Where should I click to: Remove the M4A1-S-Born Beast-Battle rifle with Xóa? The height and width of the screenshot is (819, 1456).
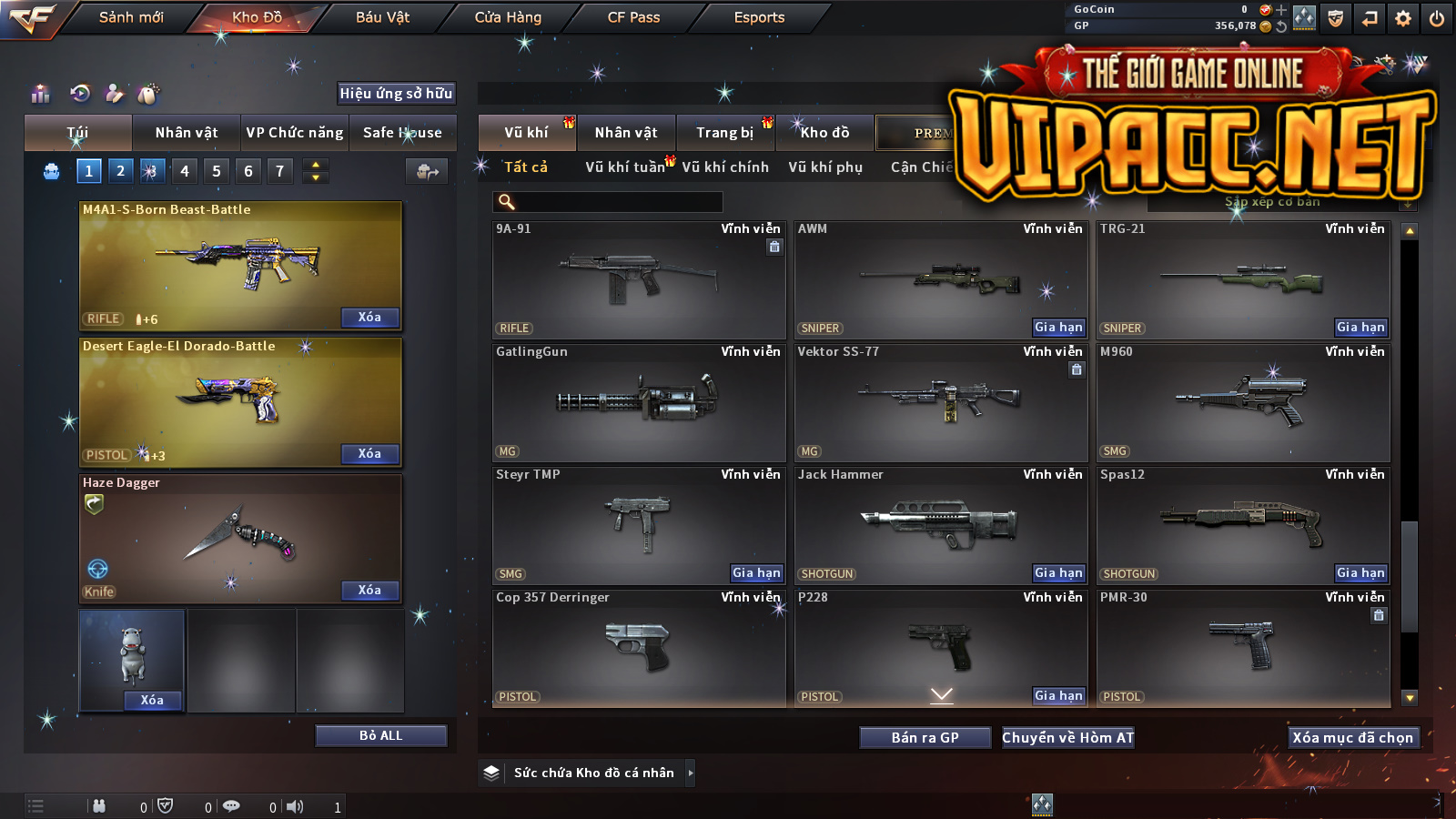tap(369, 318)
